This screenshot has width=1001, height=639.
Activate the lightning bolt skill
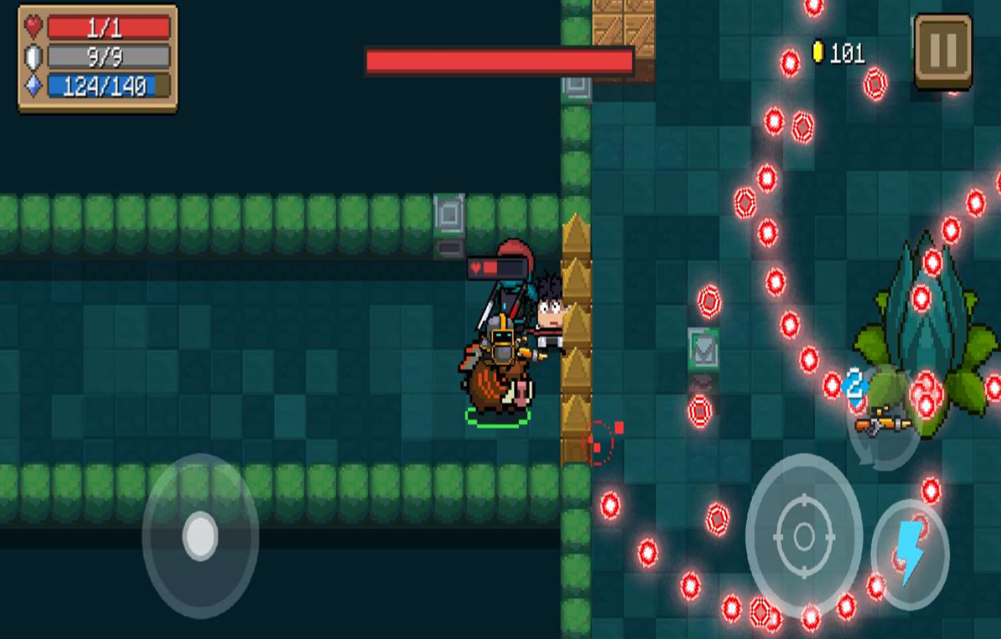point(909,554)
